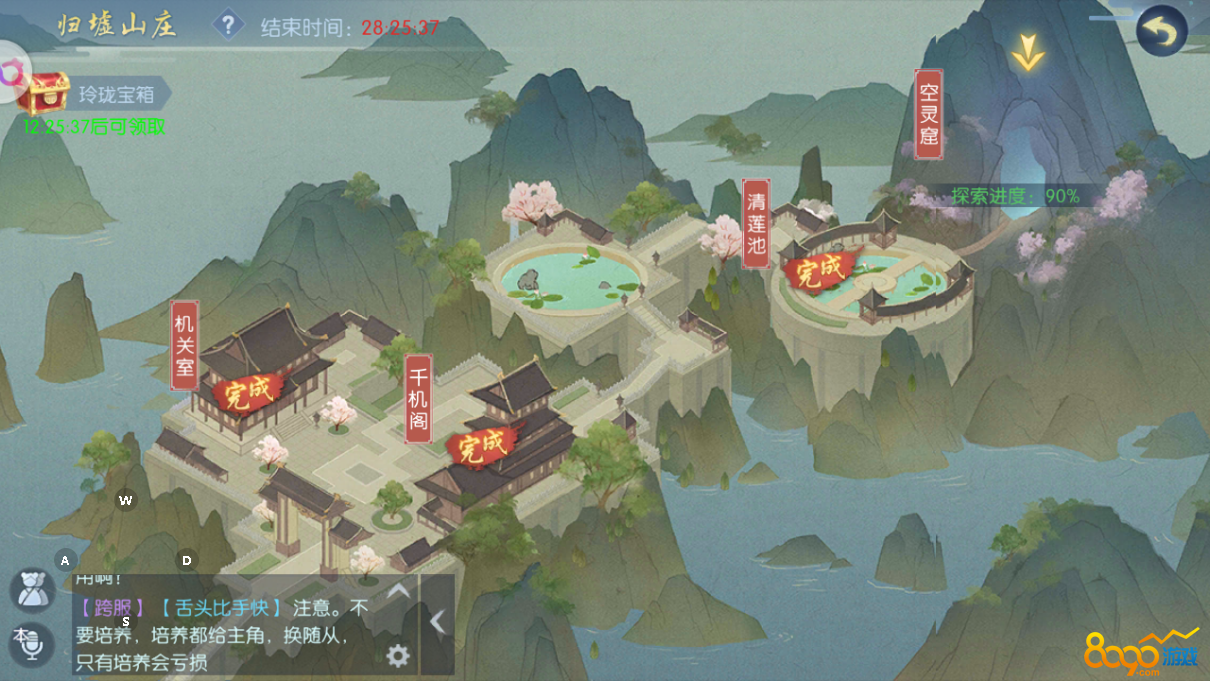This screenshot has height=681, width=1210.
Task: Toggle the microphone voice chat button
Action: coord(29,644)
